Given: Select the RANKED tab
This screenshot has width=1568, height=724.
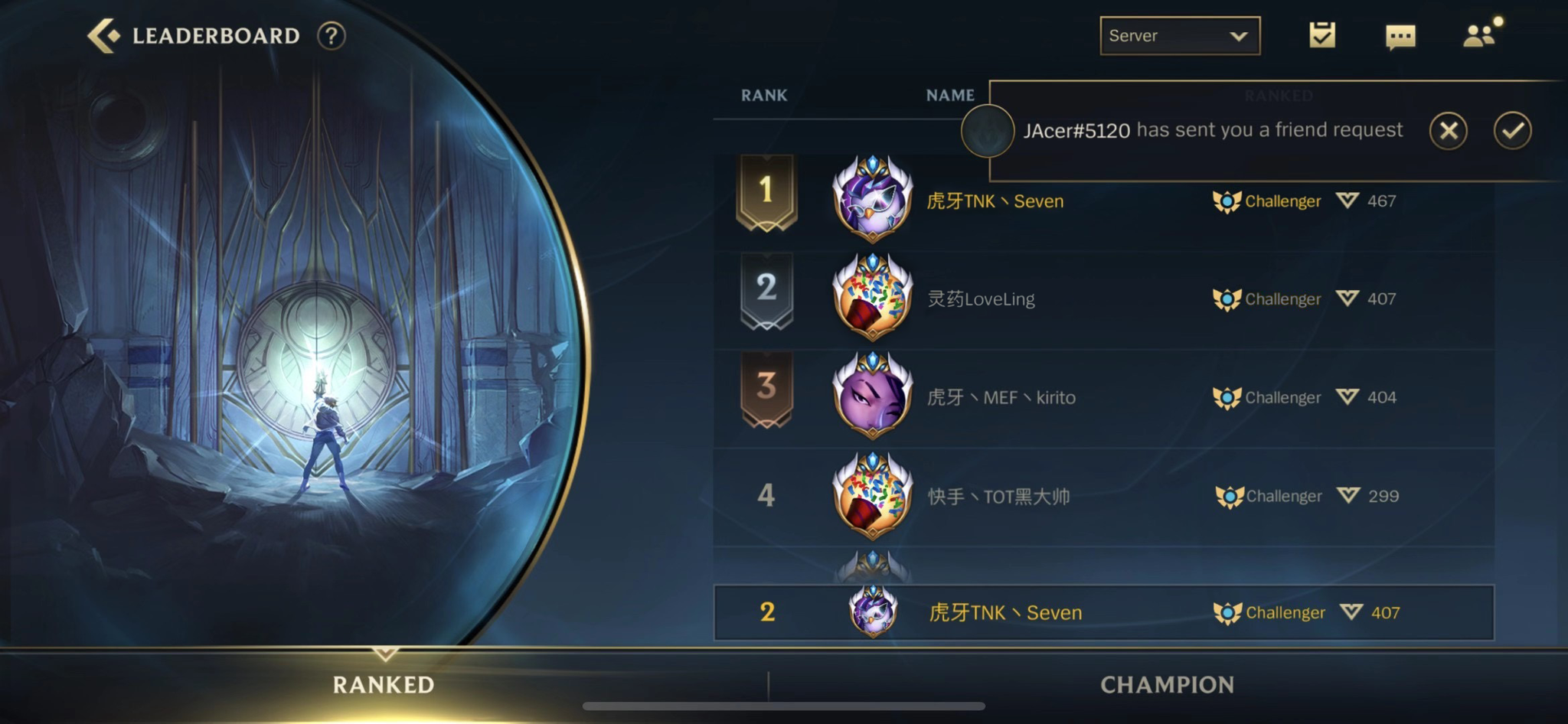Looking at the screenshot, I should coord(383,685).
